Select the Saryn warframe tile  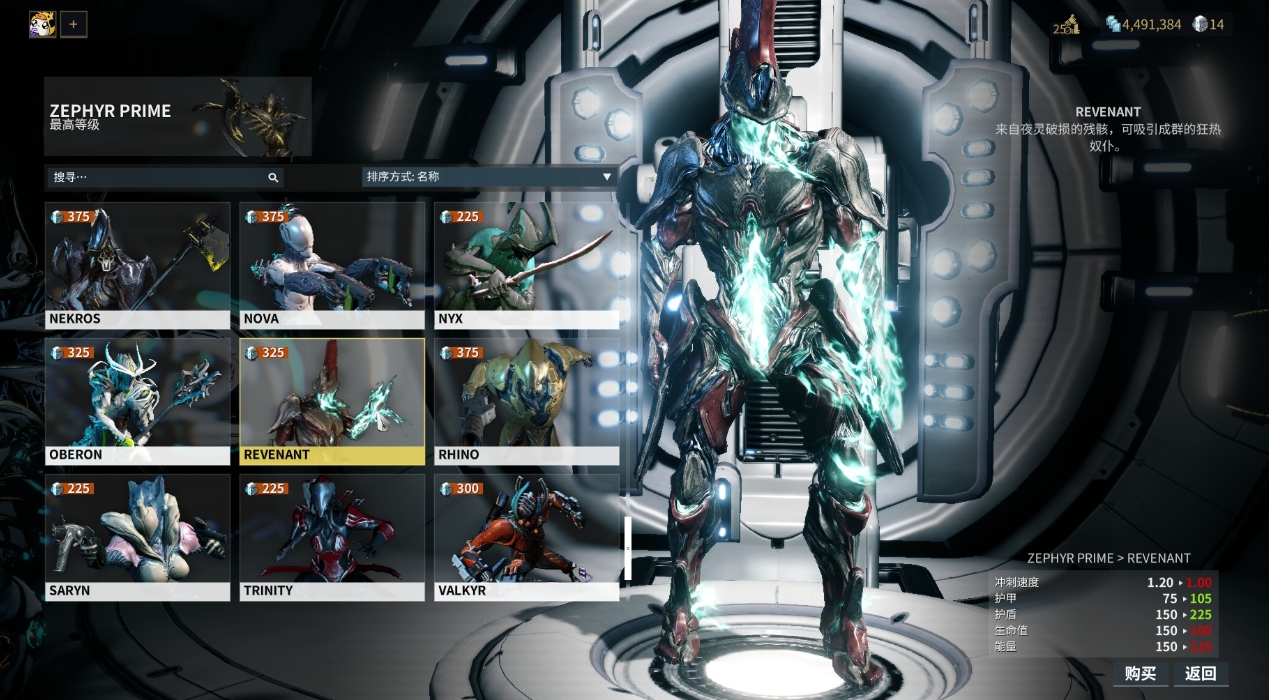click(x=137, y=537)
